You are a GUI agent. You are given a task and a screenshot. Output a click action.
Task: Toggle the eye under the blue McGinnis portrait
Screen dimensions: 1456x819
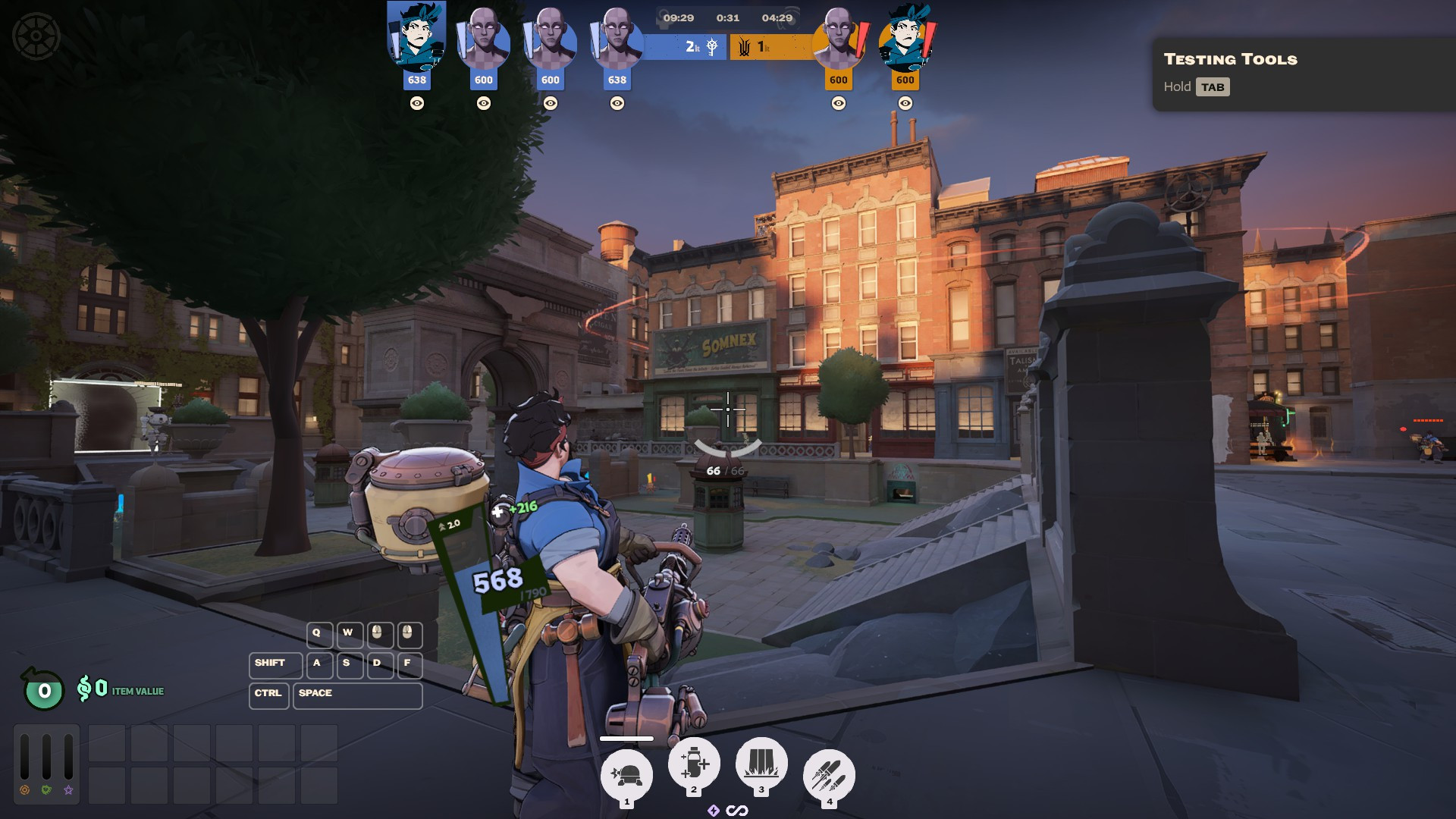coord(416,103)
